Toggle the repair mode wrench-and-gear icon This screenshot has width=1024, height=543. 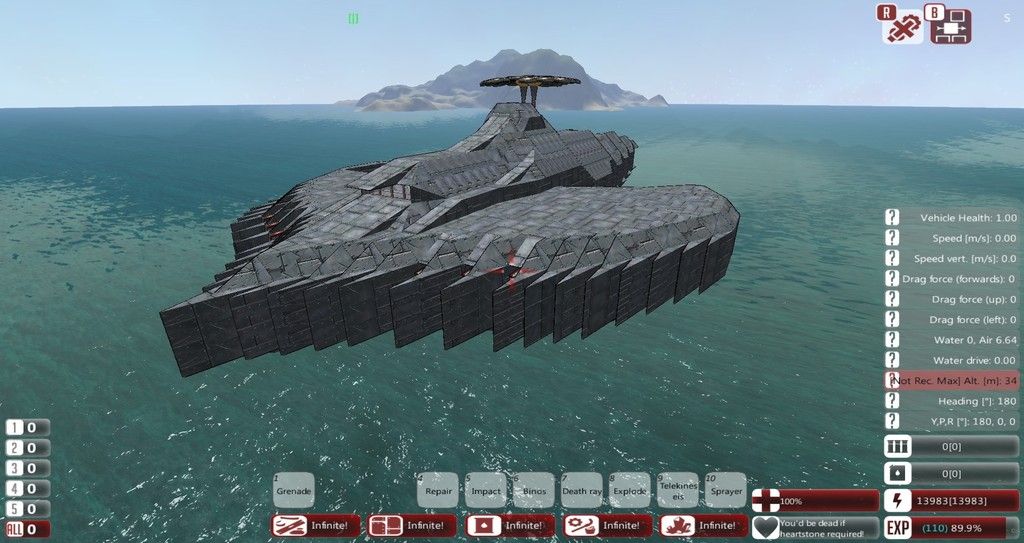pos(902,27)
